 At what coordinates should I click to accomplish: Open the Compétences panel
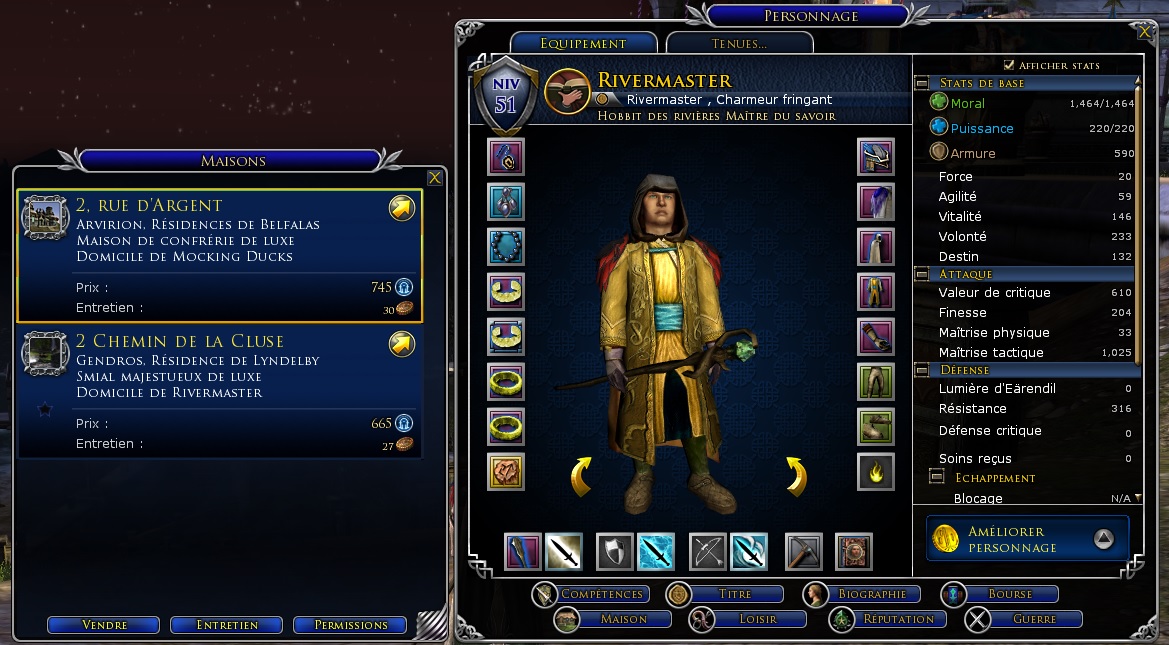point(601,594)
